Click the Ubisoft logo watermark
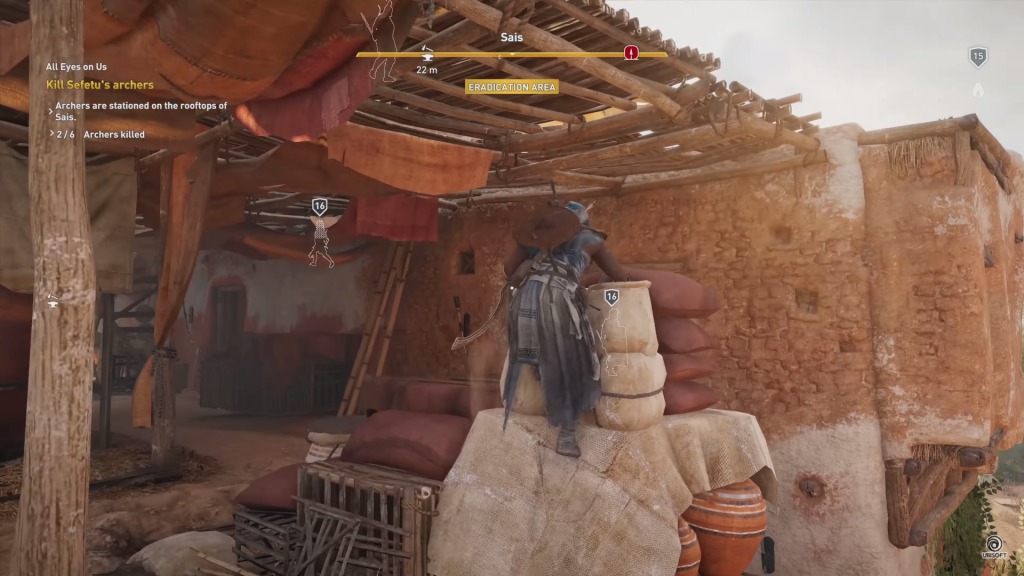The width and height of the screenshot is (1024, 576). [995, 548]
